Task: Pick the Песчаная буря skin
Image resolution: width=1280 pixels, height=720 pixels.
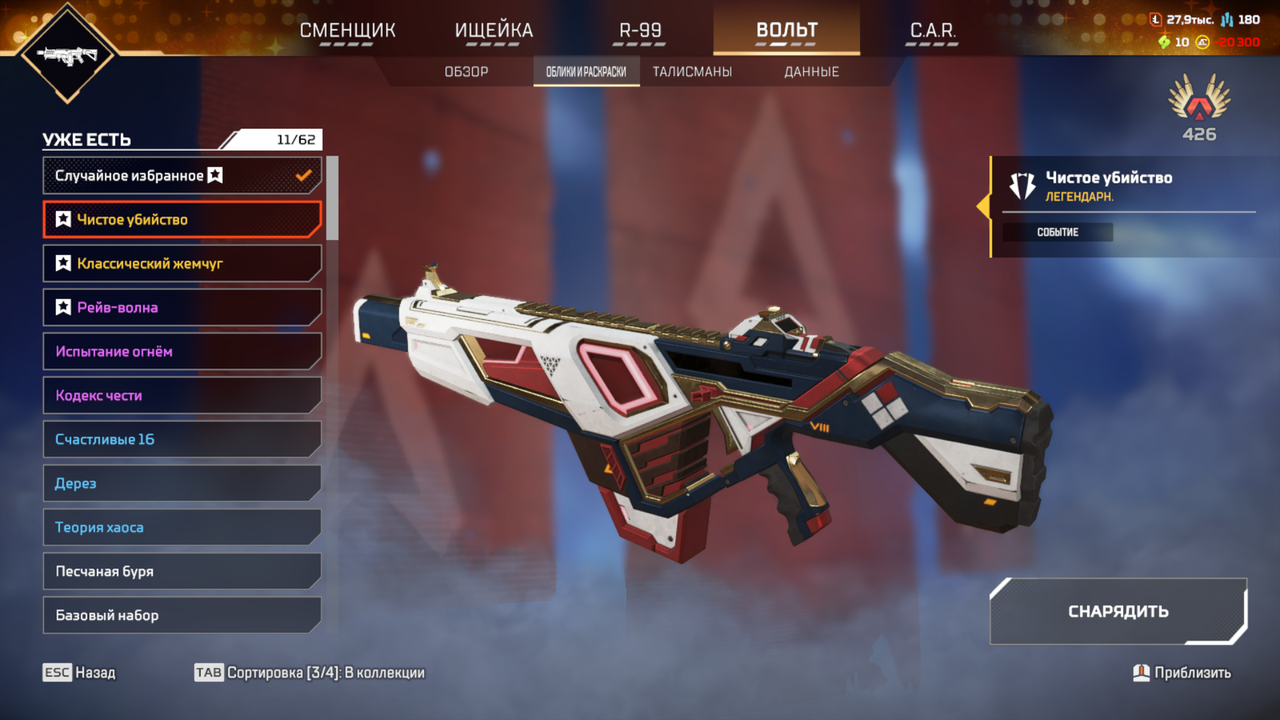Action: (182, 572)
